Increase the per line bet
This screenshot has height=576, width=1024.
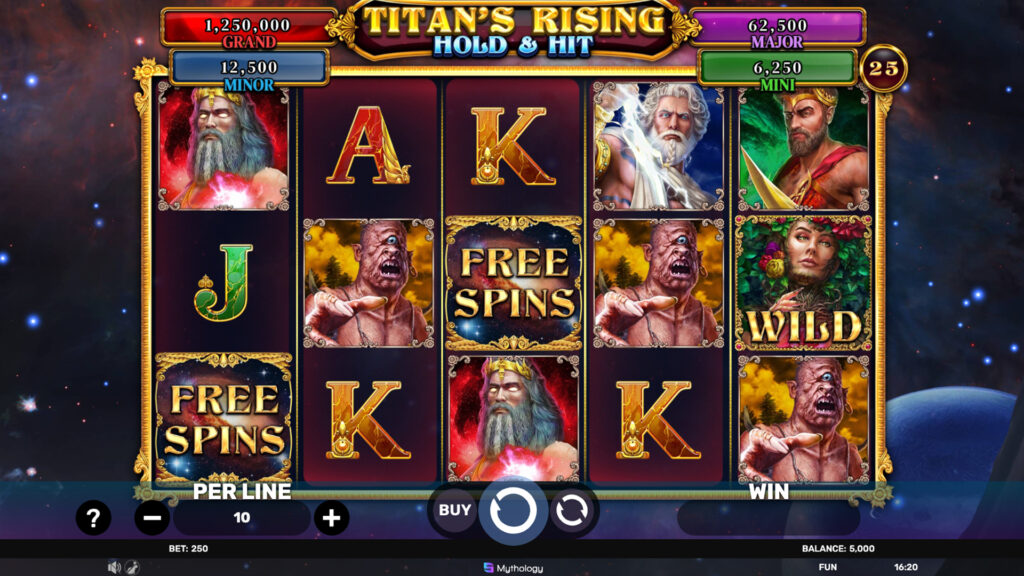click(331, 518)
